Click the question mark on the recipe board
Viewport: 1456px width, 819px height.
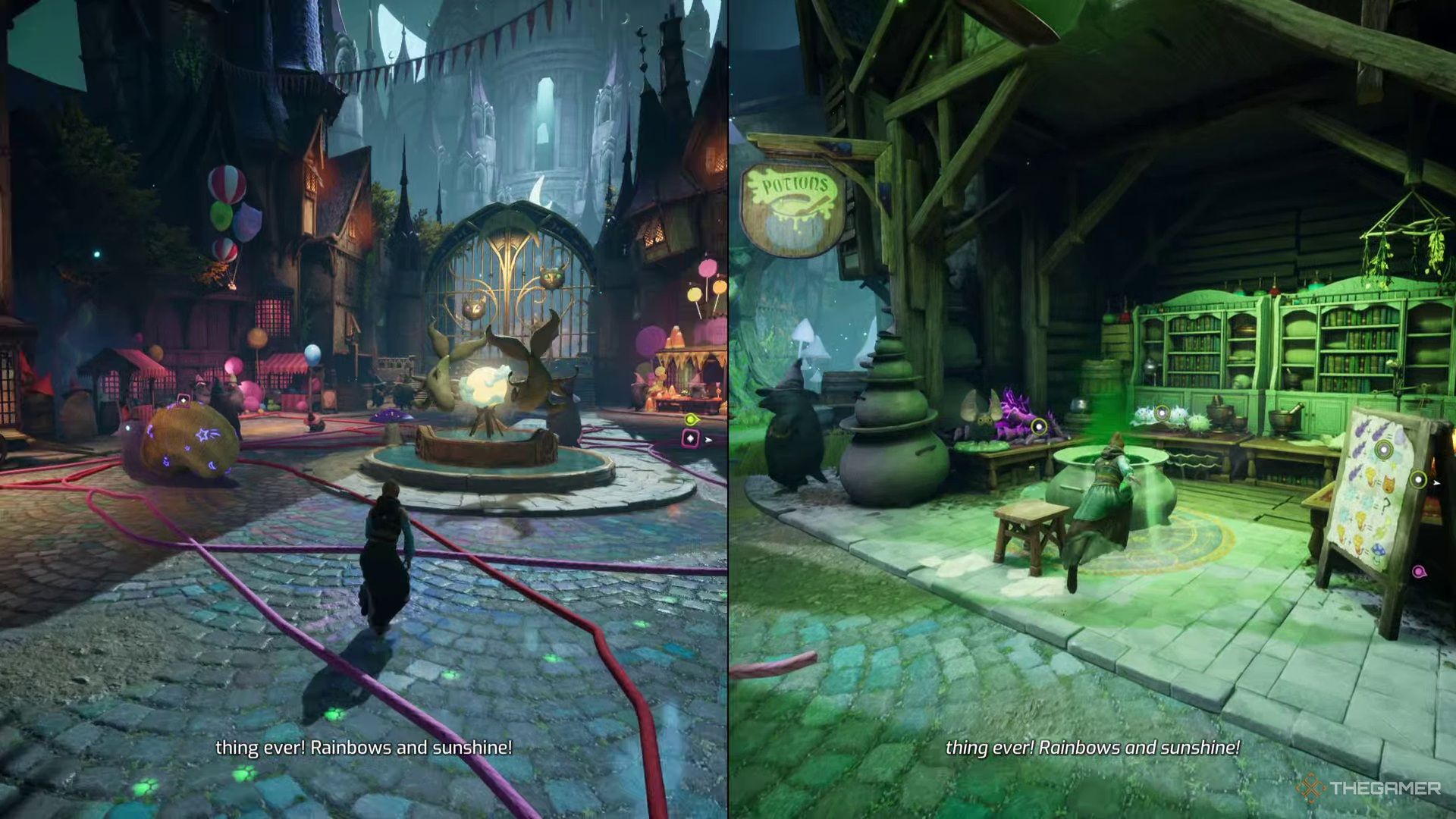pos(1385,504)
